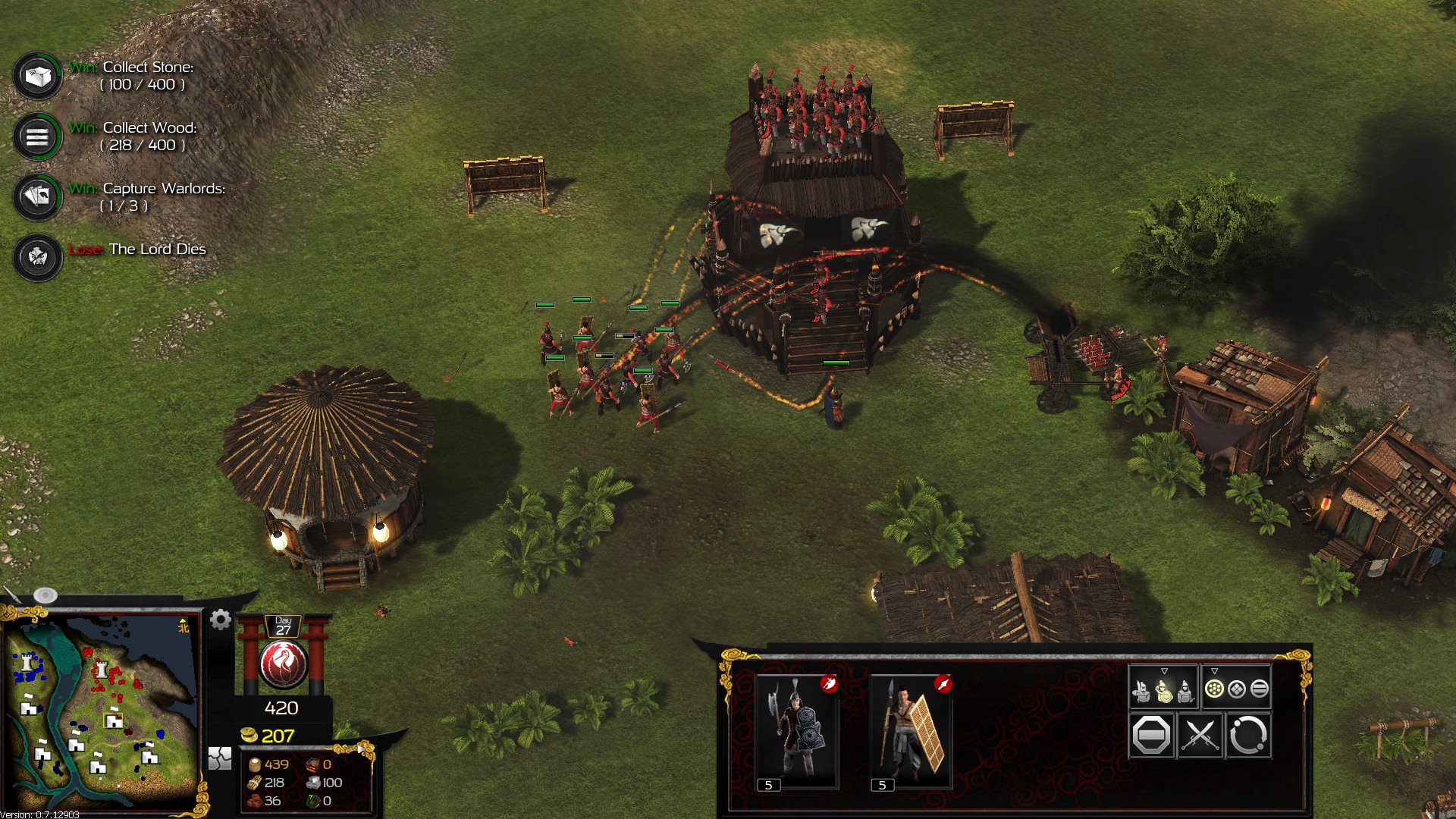Choose the stand ground stance soldier icon
This screenshot has height=819, width=1456.
click(x=1185, y=691)
